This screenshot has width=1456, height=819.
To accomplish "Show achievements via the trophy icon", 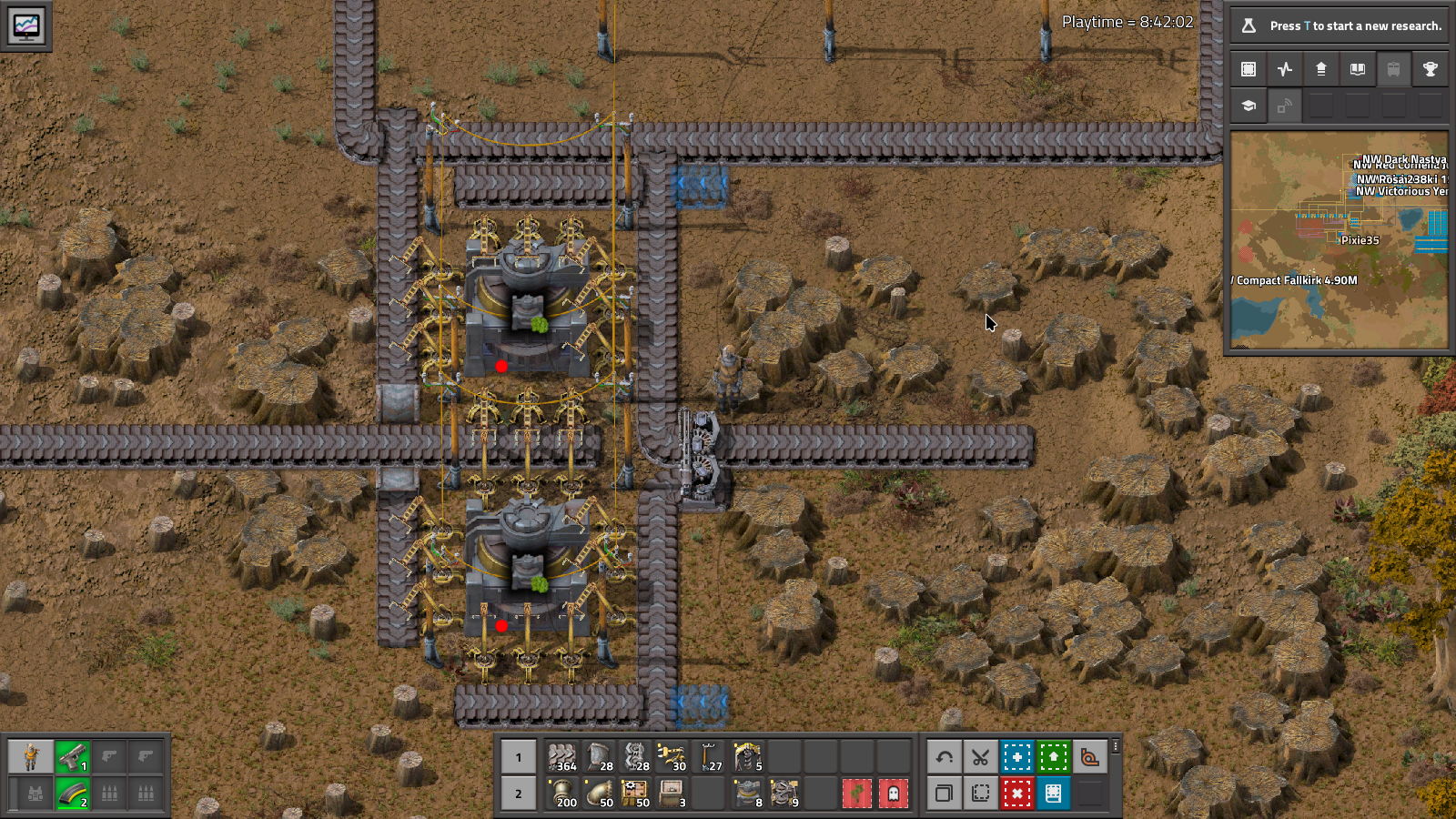I will [1430, 69].
